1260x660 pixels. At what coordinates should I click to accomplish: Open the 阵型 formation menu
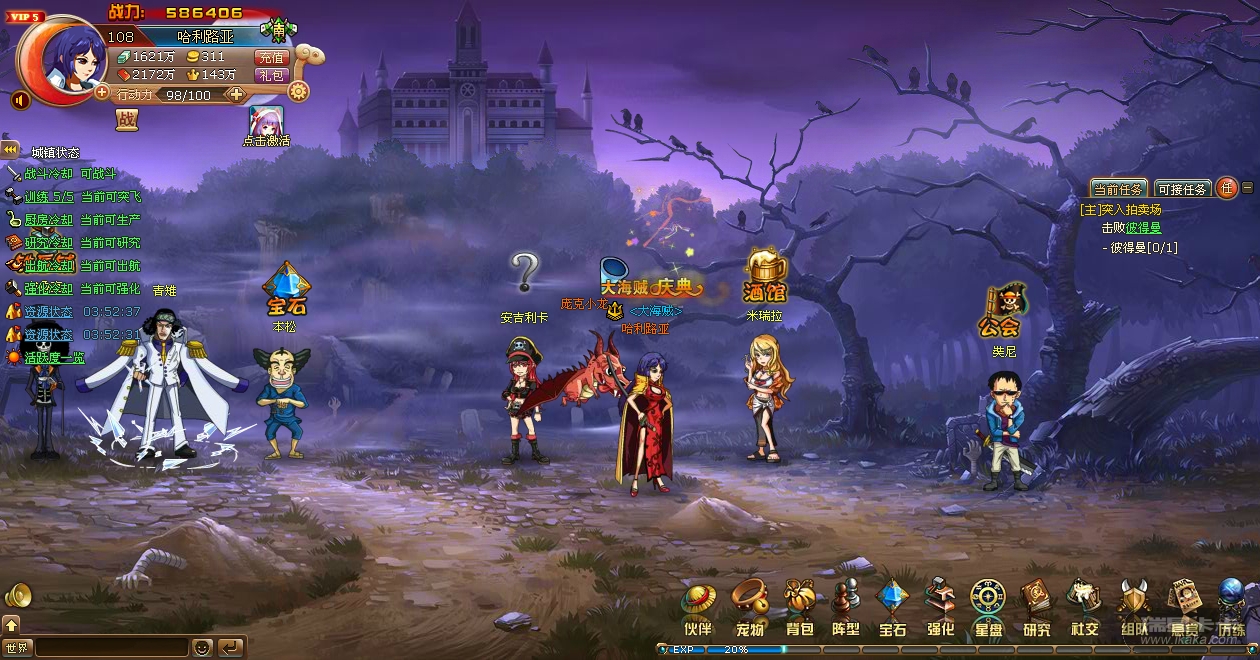846,606
